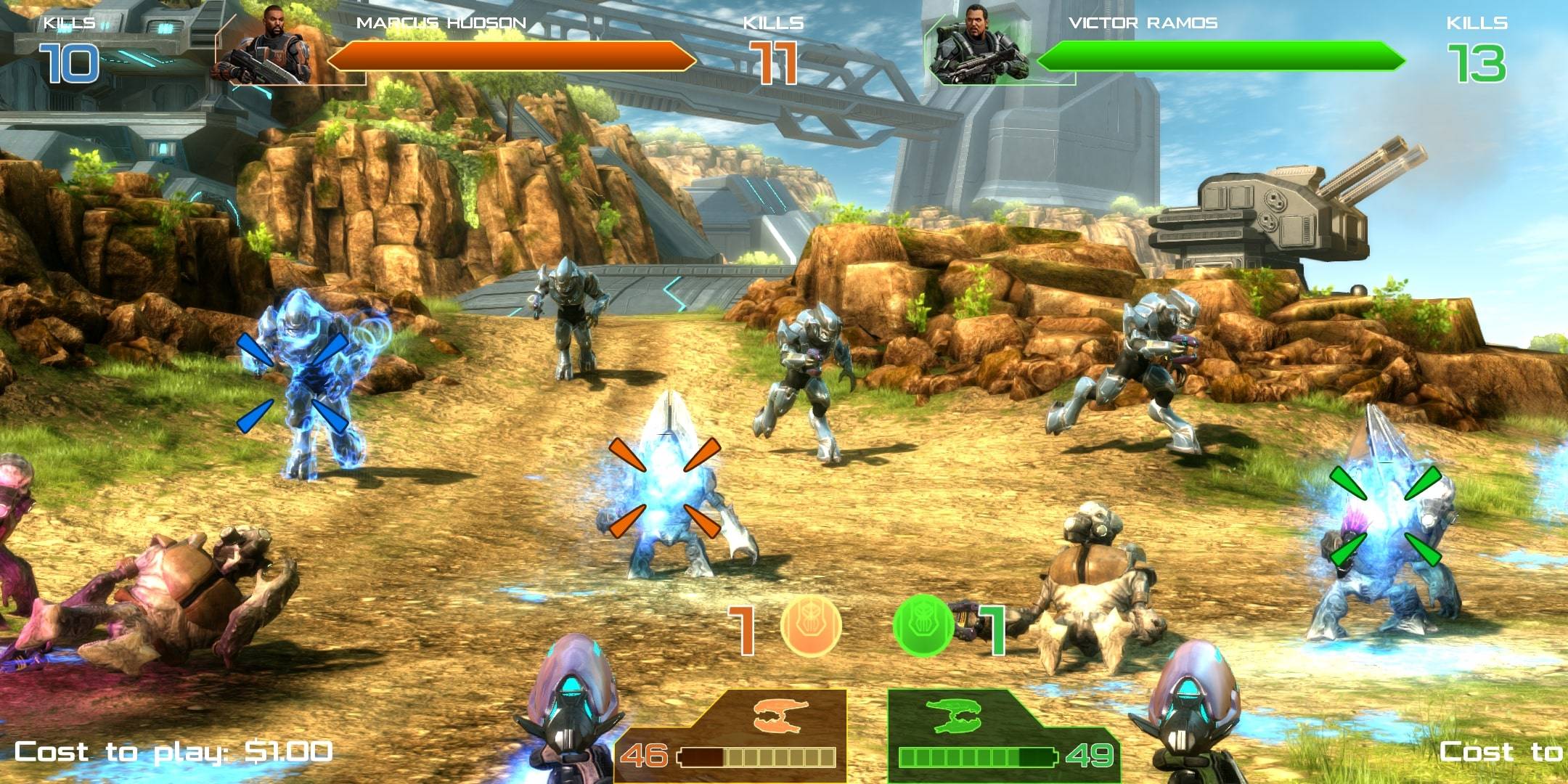Activate the orange grenade icon
The width and height of the screenshot is (1568, 784).
[811, 625]
